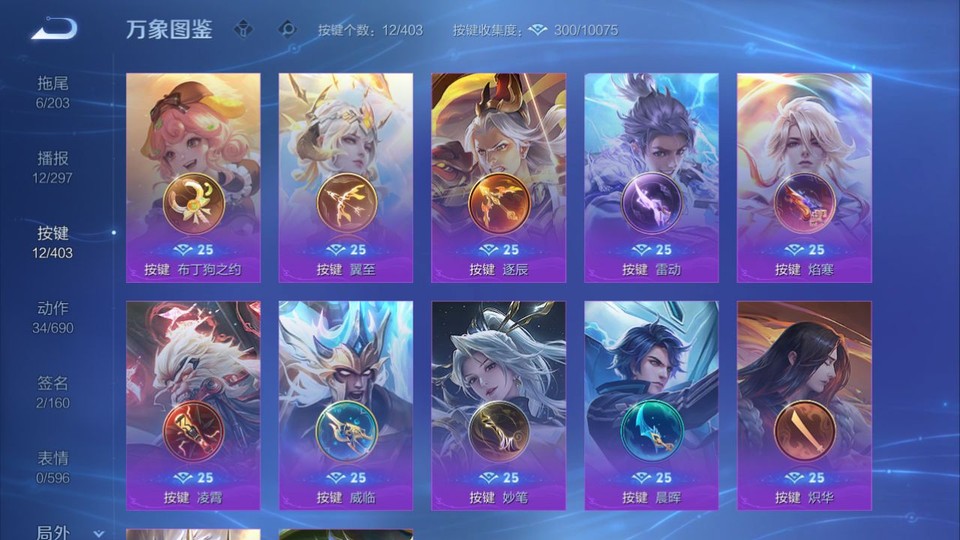This screenshot has width=960, height=540.
Task: View the 焰寒 button skin card
Action: (804, 177)
